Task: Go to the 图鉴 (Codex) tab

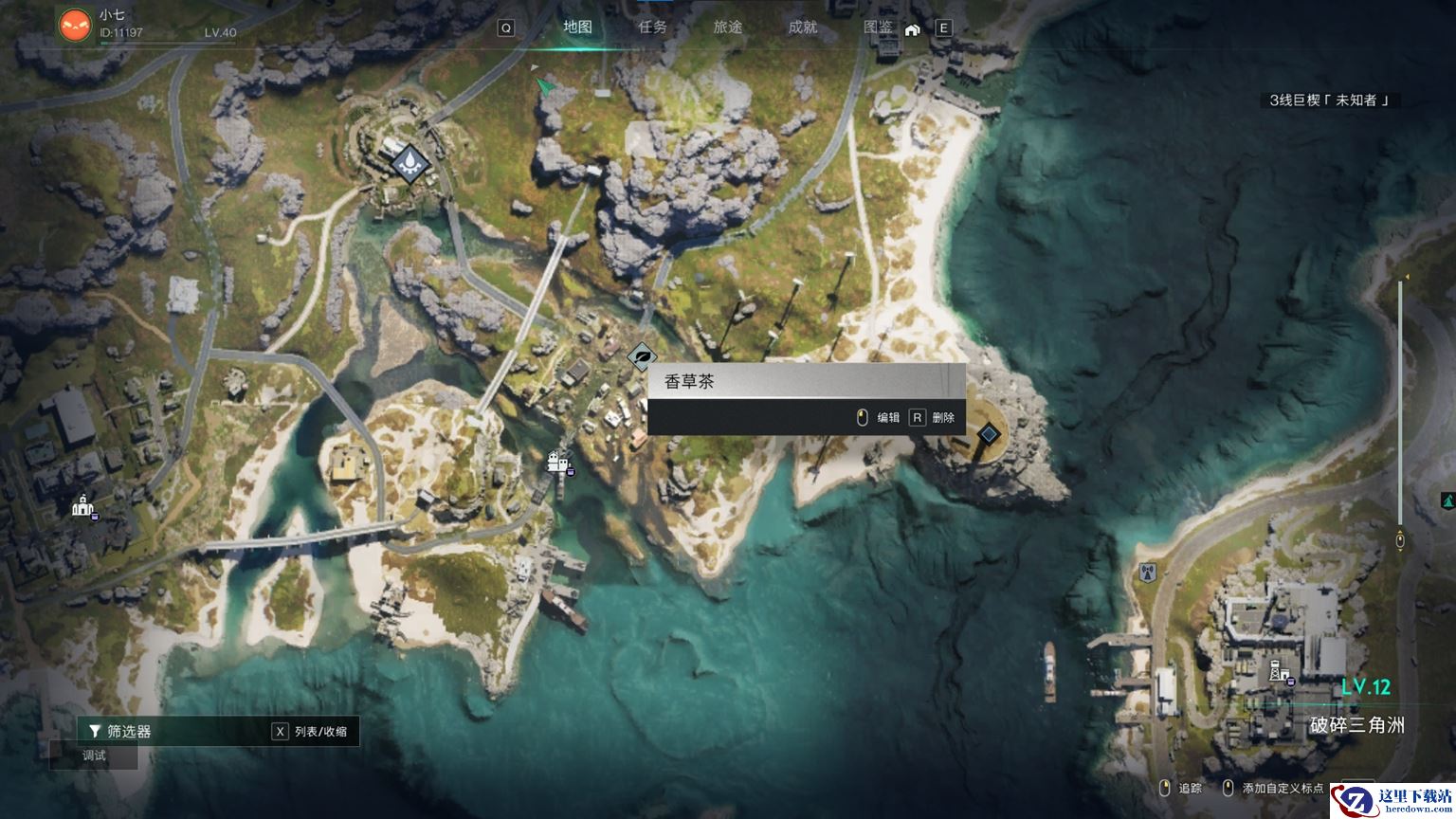Action: tap(878, 27)
